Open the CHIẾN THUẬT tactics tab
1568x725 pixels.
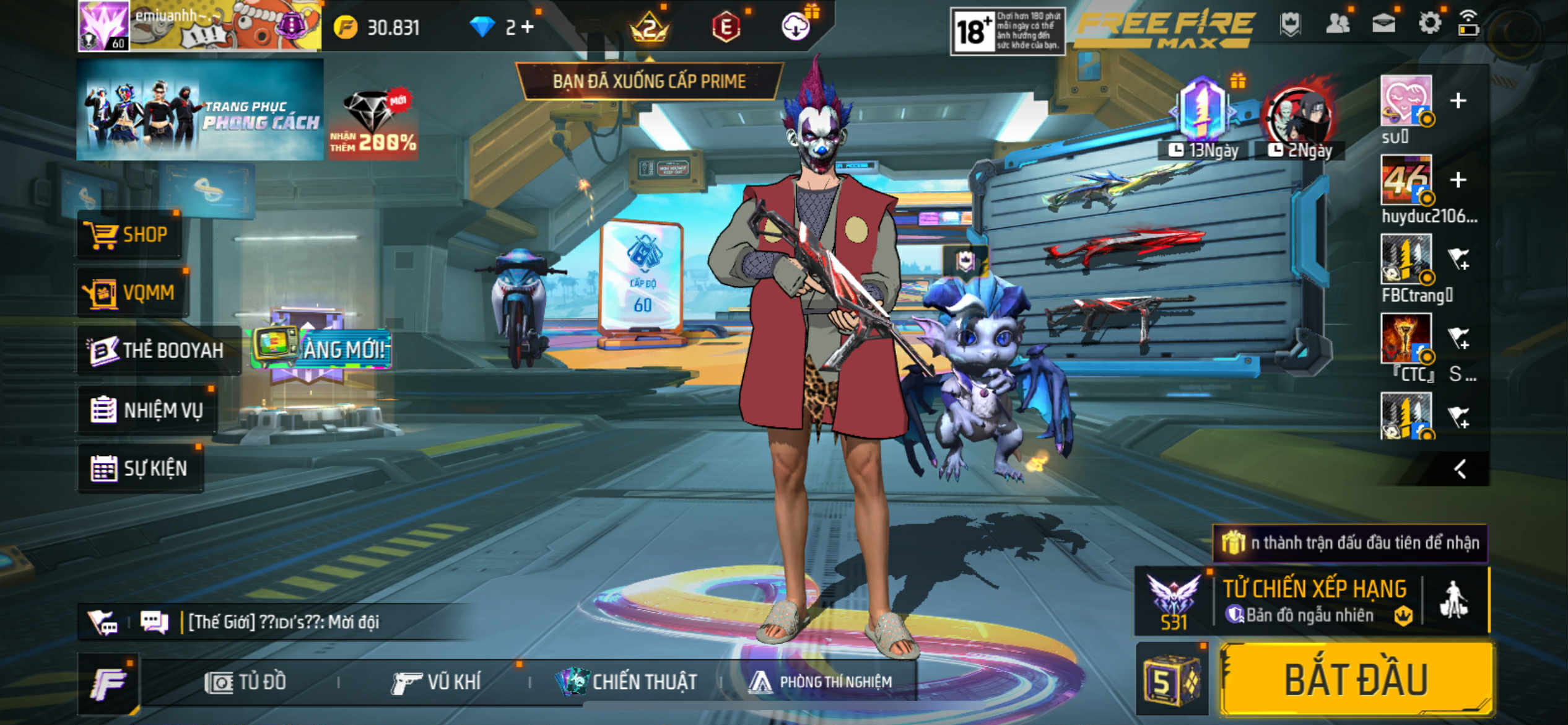point(627,682)
